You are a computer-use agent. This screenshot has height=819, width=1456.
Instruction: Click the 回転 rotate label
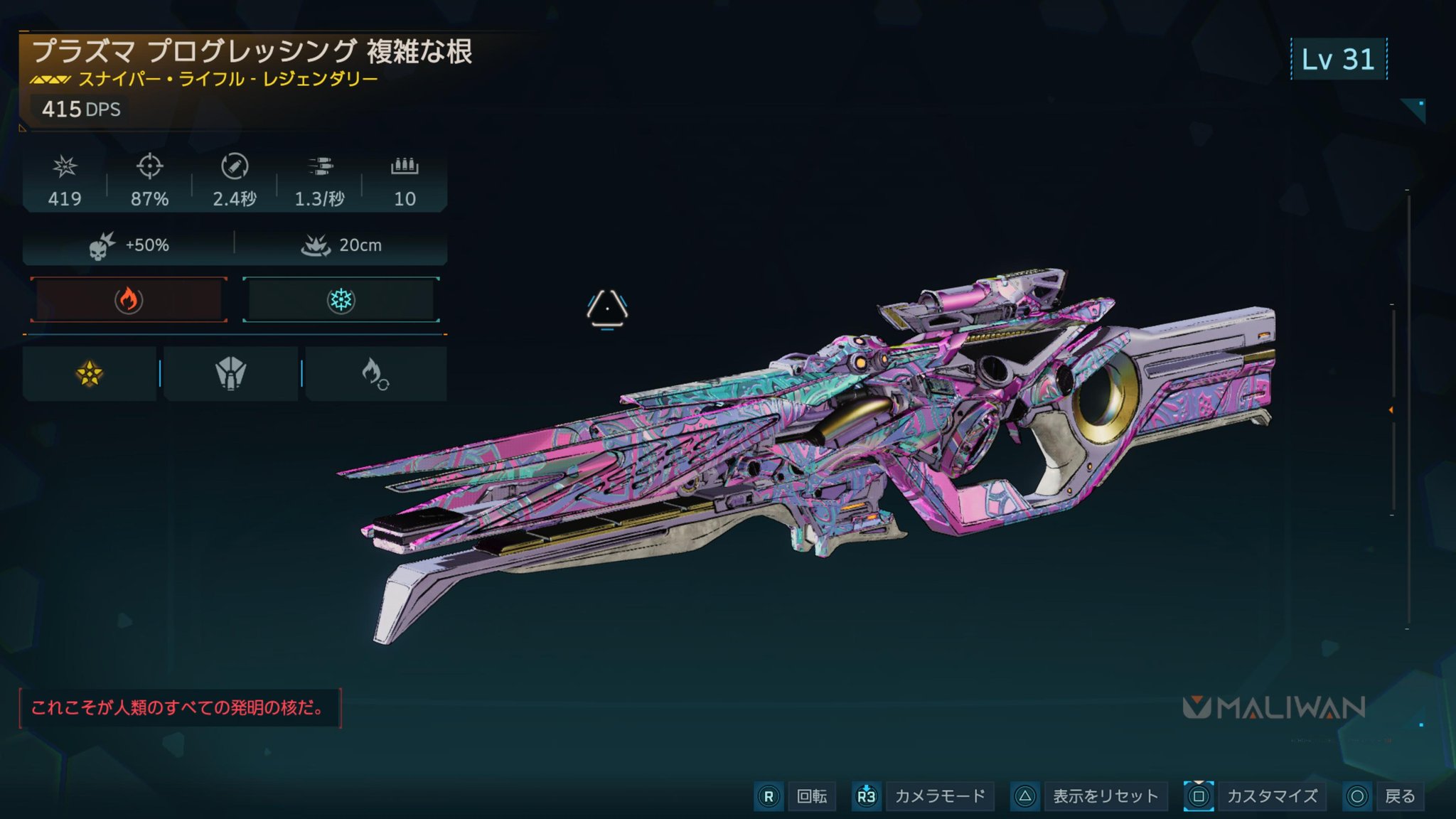tap(812, 796)
